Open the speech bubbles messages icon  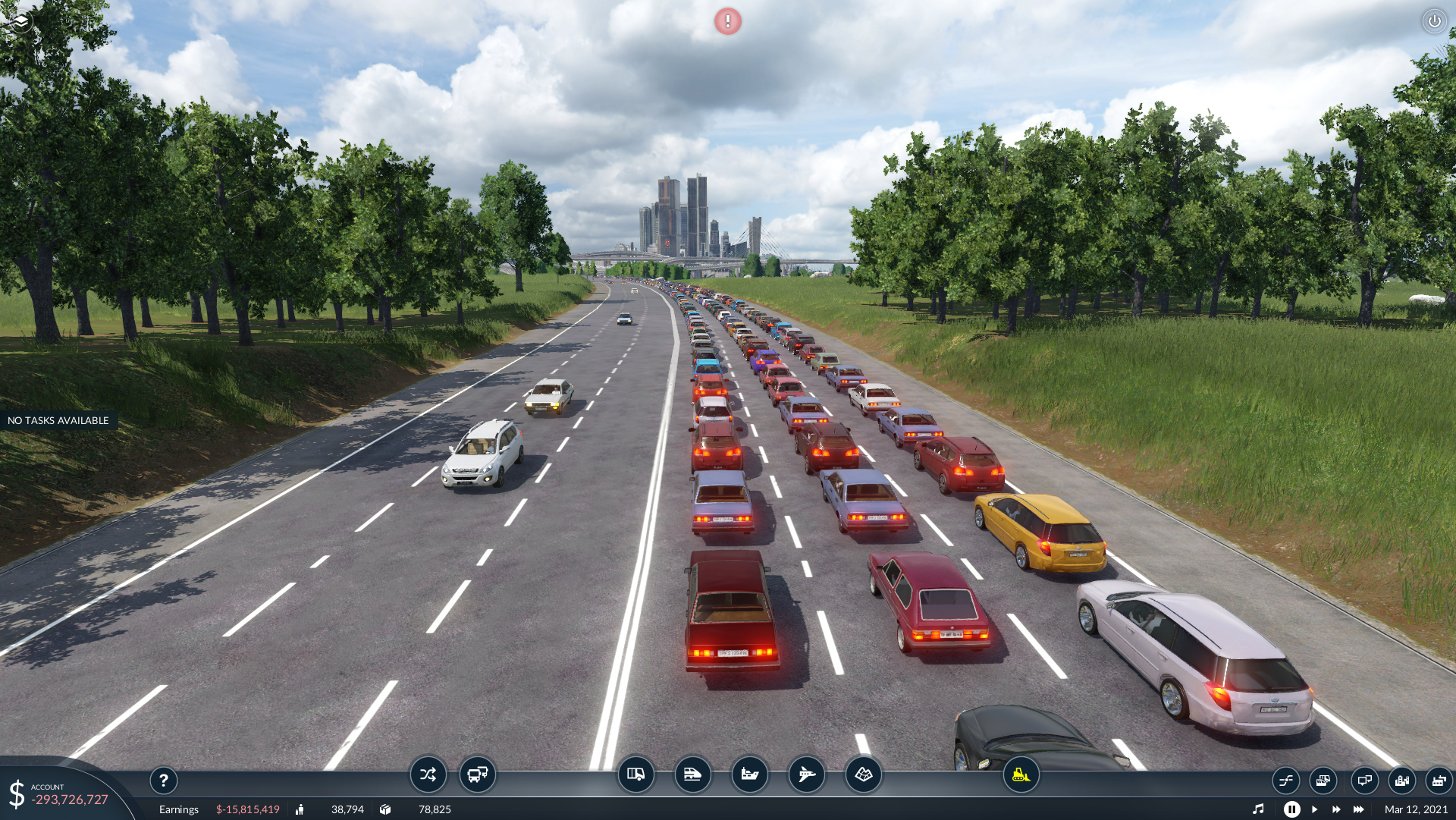pyautogui.click(x=1364, y=780)
